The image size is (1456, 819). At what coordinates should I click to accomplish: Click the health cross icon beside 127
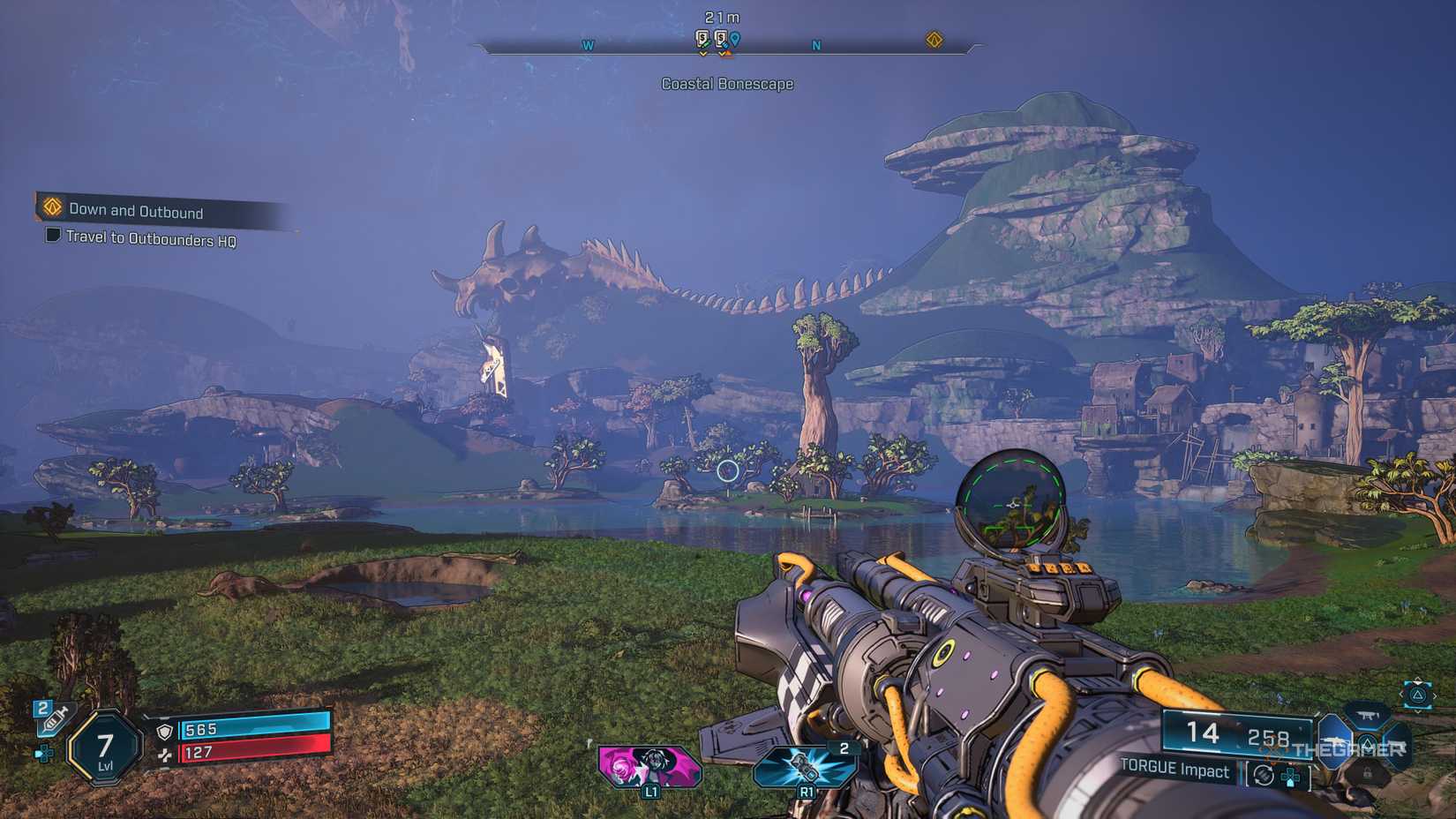click(165, 756)
